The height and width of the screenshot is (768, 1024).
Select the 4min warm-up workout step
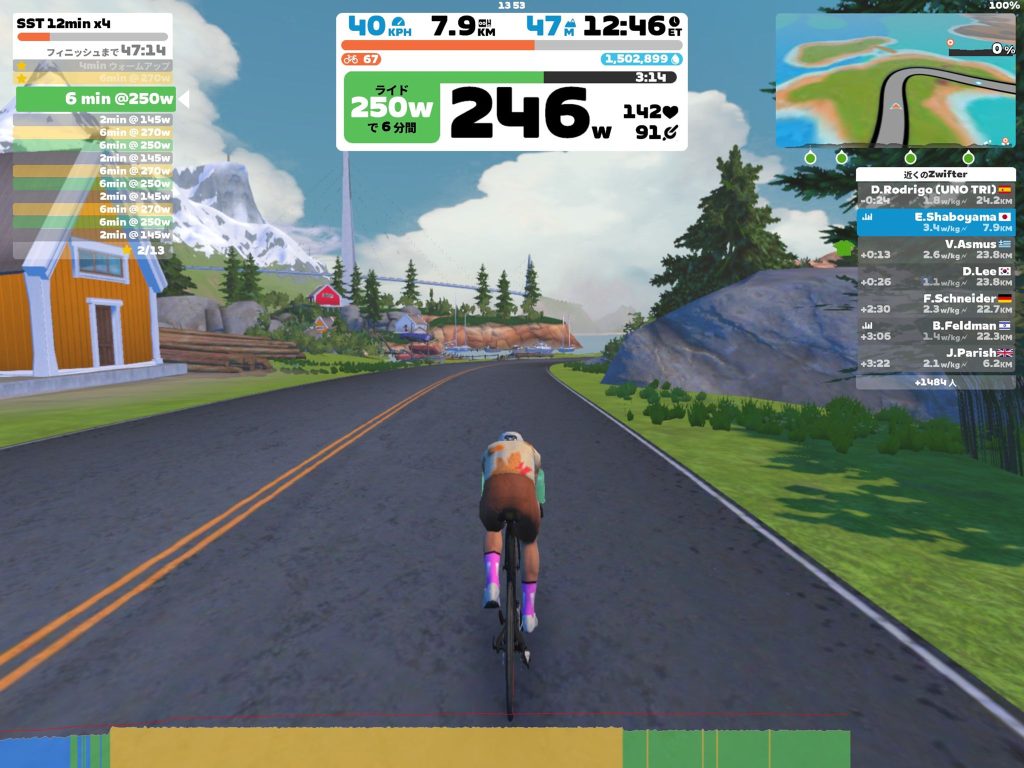[92, 66]
